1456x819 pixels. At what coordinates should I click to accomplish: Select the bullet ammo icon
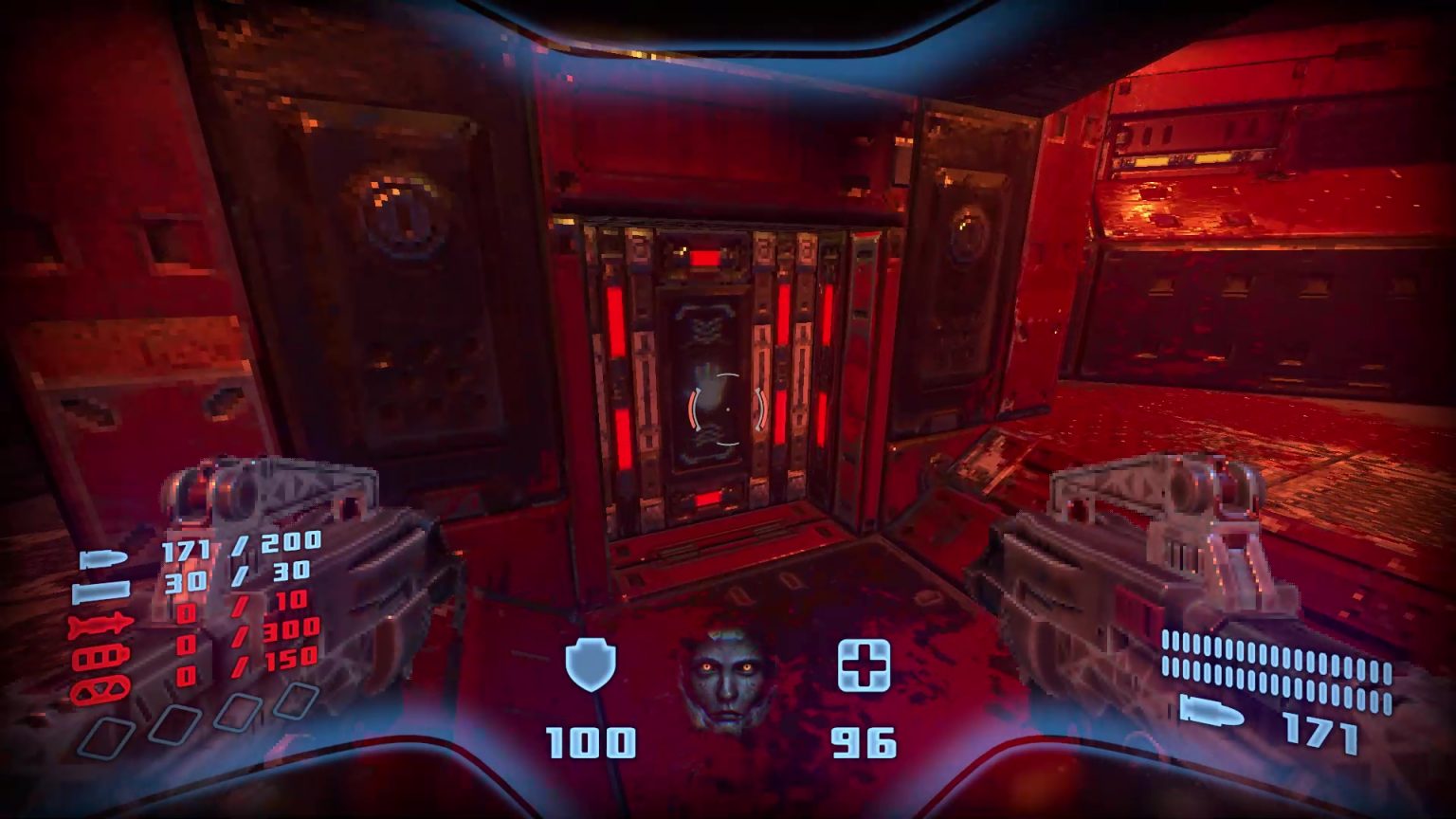pyautogui.click(x=102, y=556)
